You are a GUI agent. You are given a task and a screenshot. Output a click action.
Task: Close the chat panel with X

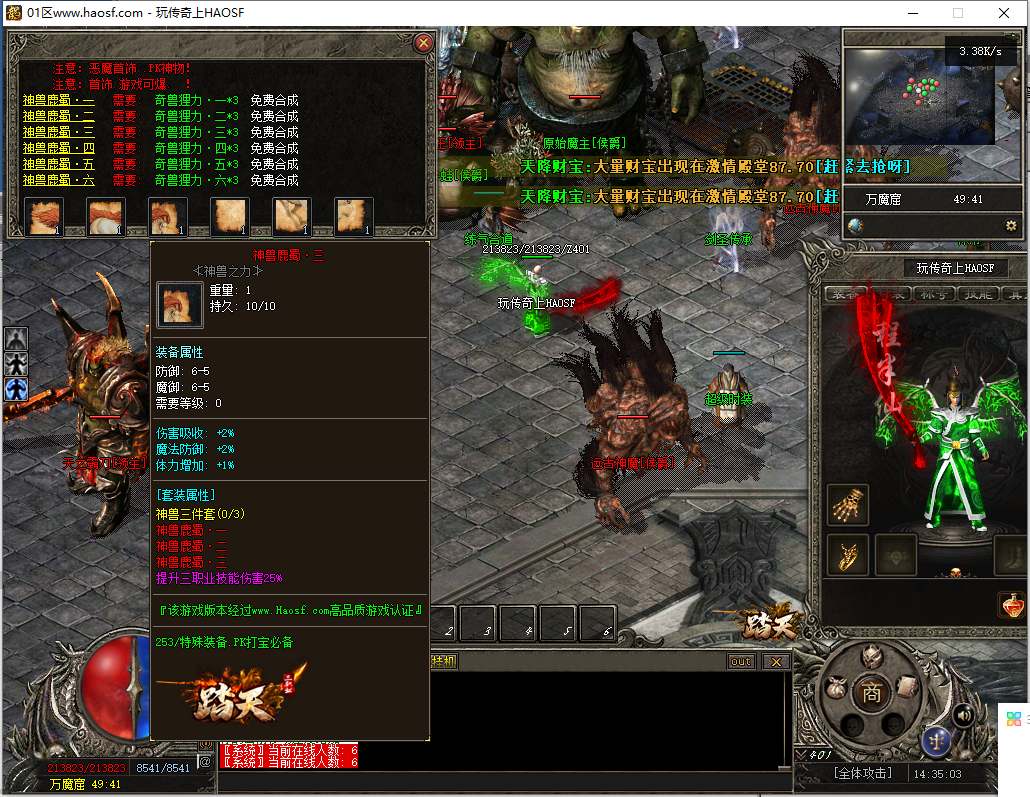775,662
